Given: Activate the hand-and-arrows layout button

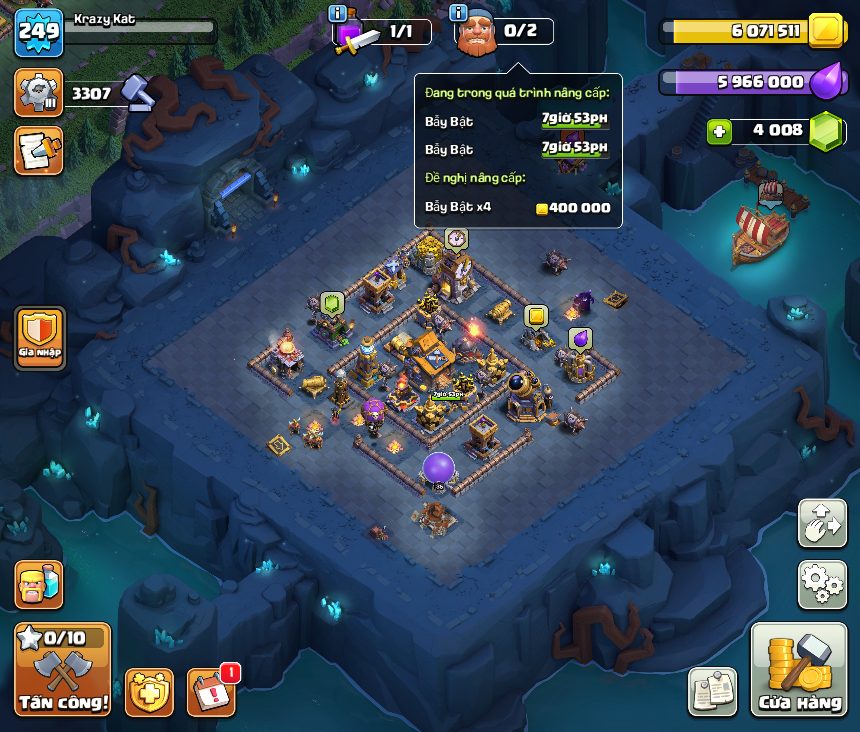Looking at the screenshot, I should click(x=821, y=523).
